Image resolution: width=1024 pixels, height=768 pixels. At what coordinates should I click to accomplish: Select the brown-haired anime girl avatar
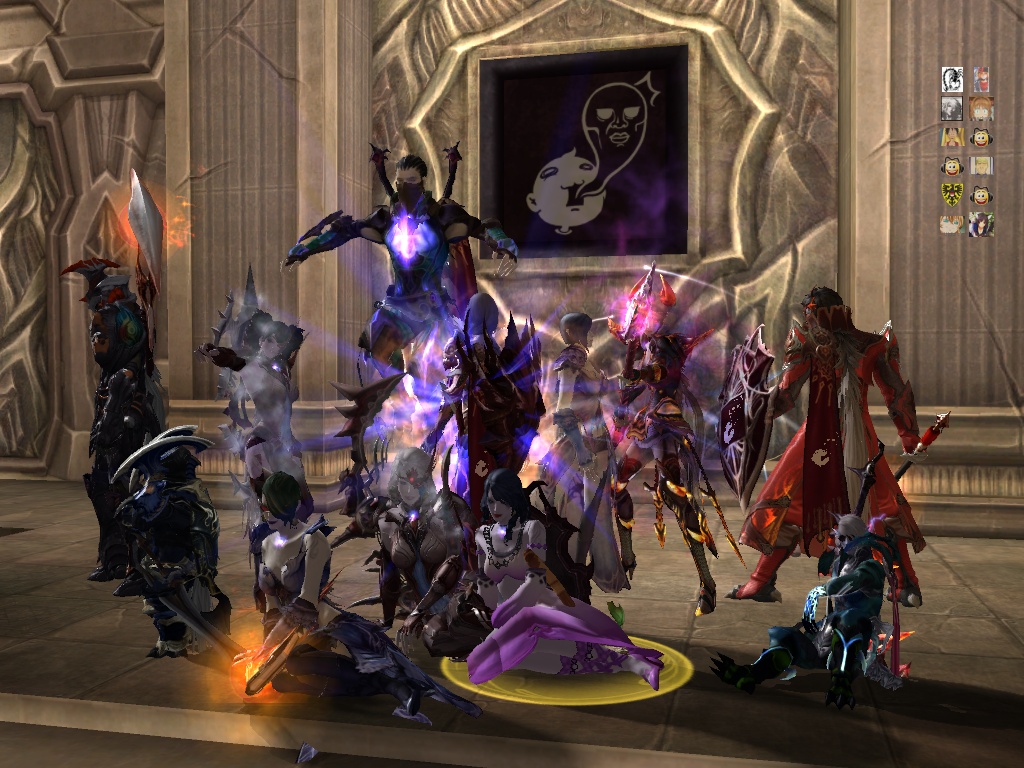(x=981, y=109)
